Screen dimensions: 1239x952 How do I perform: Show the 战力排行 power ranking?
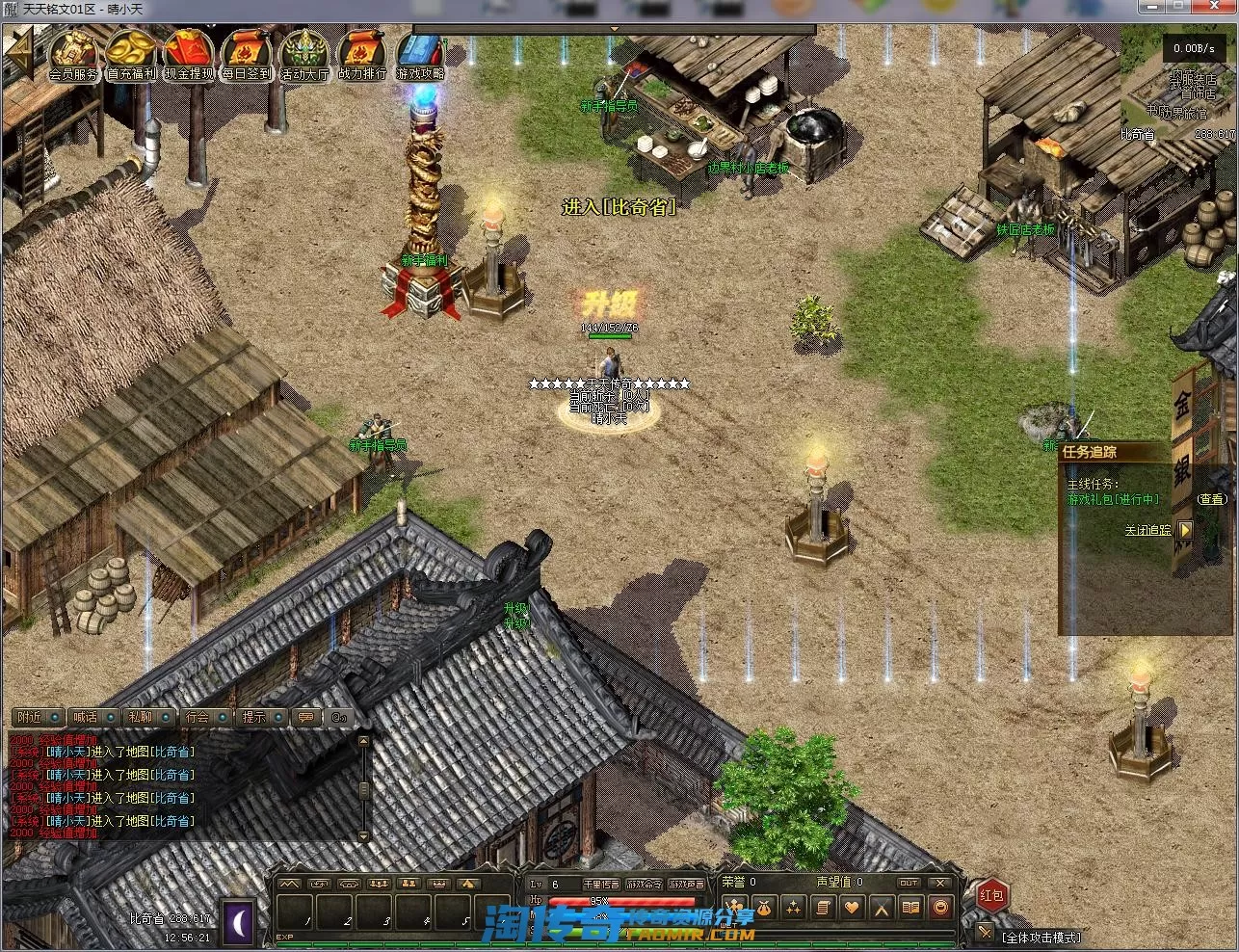[362, 55]
